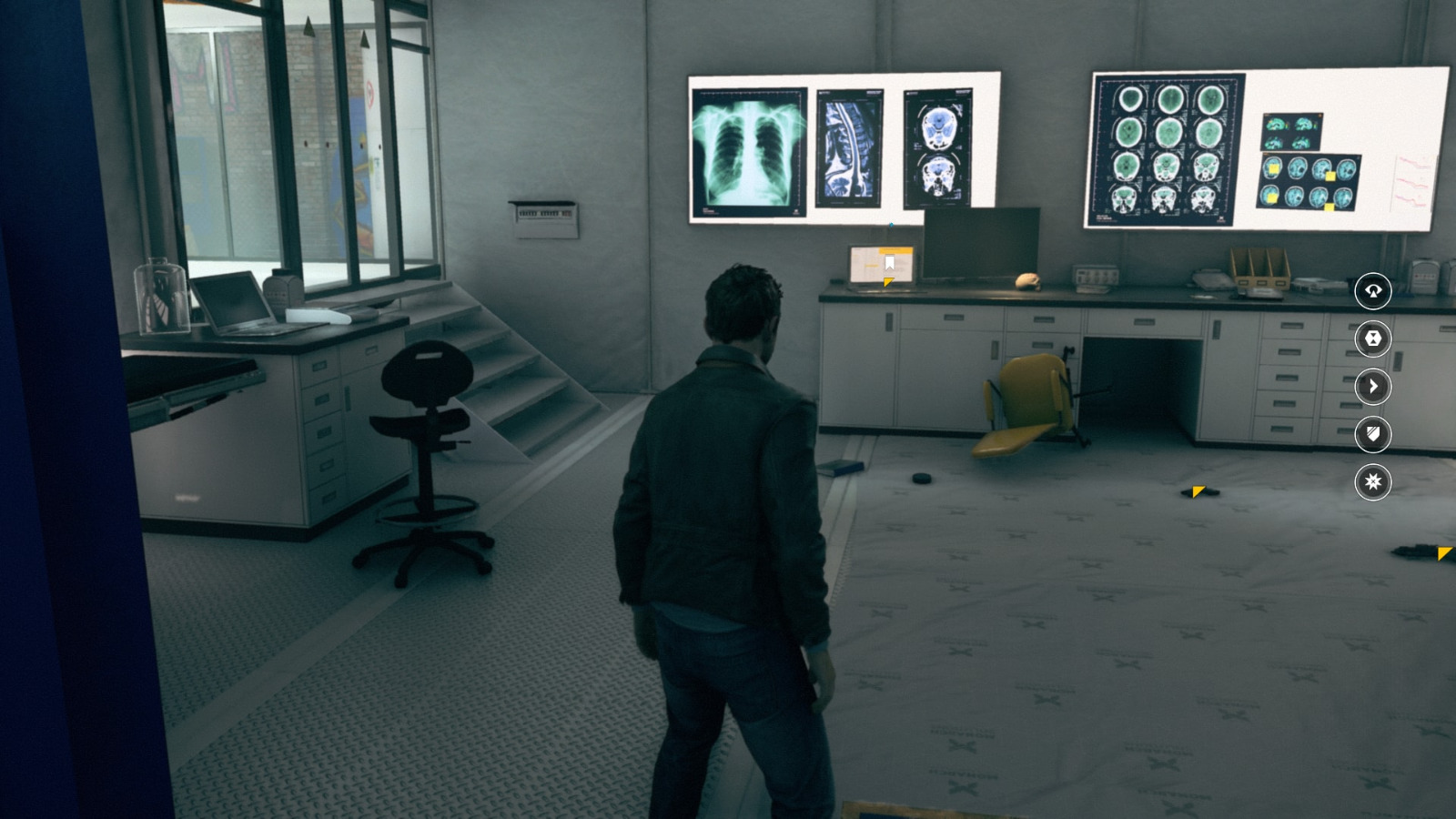The width and height of the screenshot is (1456, 819).
Task: Collect the white bookmark intel icon
Action: pyautogui.click(x=889, y=261)
